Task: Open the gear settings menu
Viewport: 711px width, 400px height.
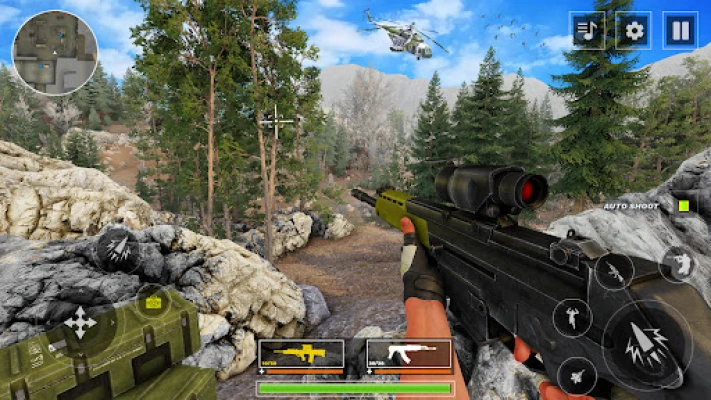Action: point(634,31)
